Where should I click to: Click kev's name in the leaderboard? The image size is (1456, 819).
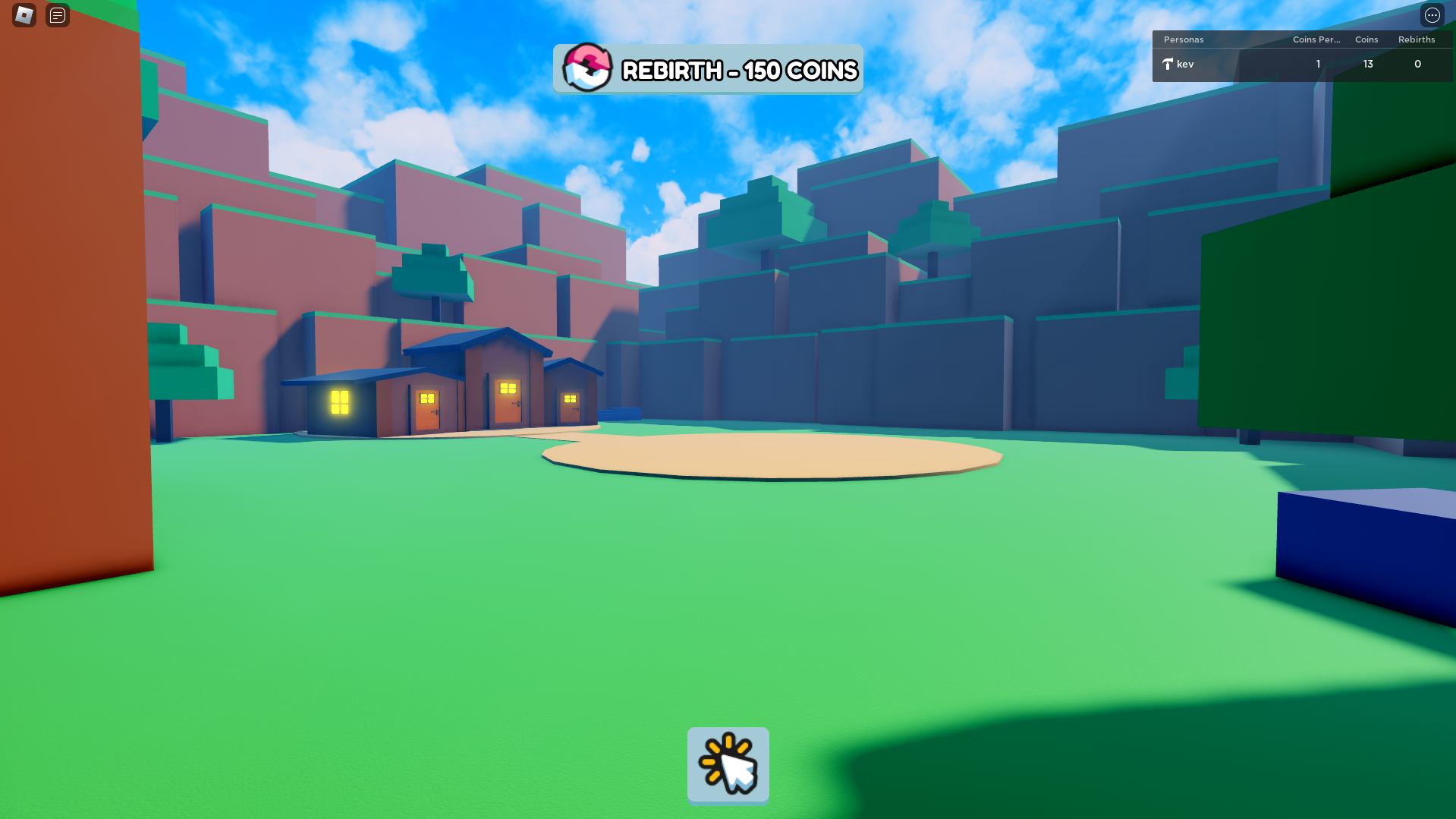point(1186,64)
